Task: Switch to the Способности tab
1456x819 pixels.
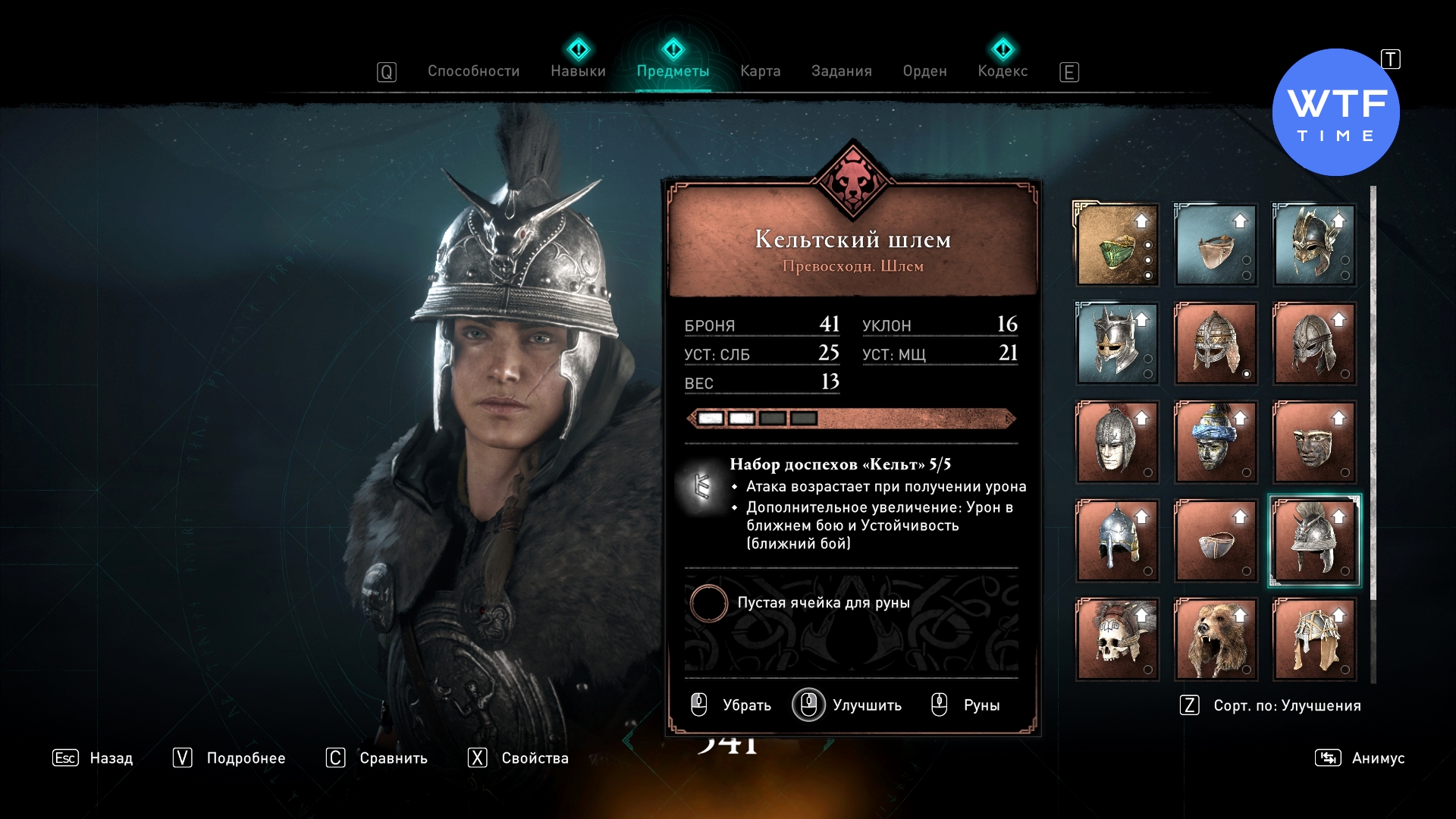Action: pyautogui.click(x=473, y=71)
